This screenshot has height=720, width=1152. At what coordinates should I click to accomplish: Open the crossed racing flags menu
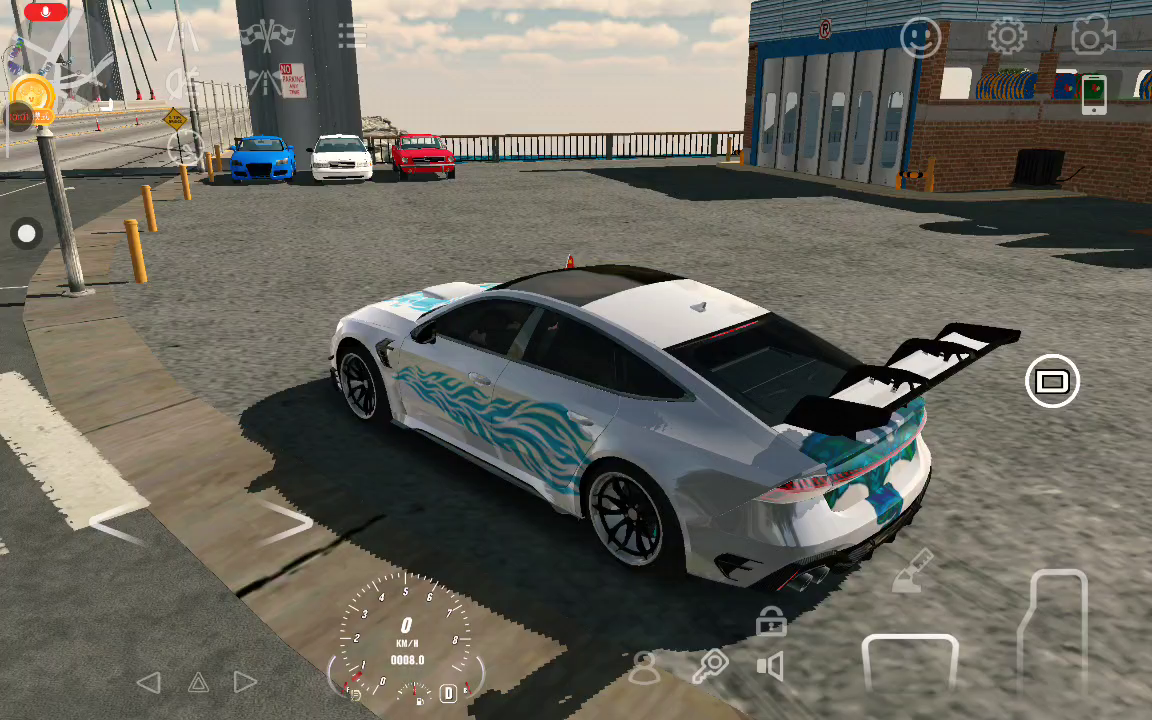[266, 36]
